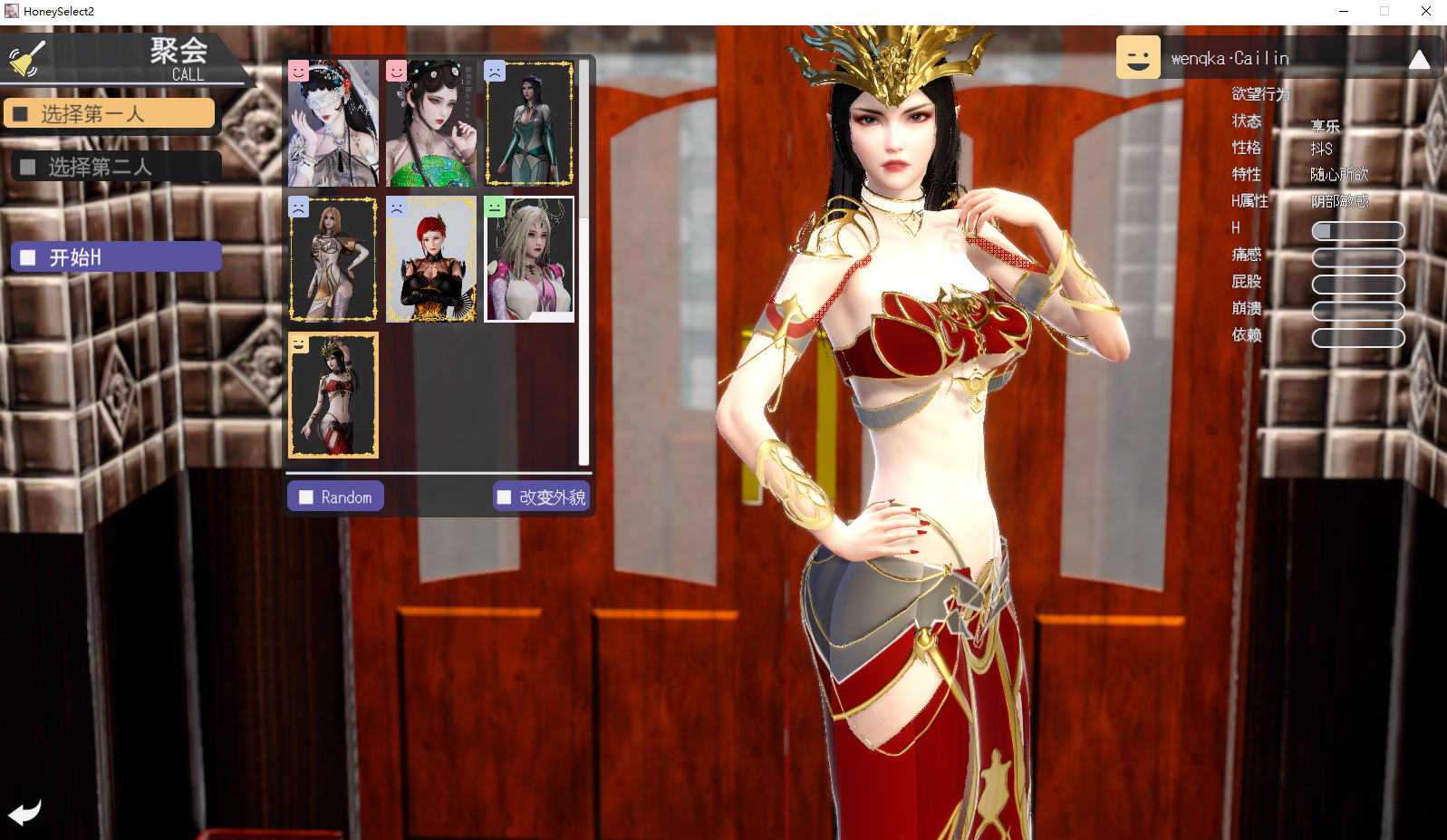
Task: Pick the red-haired character in black outfit
Action: (x=431, y=259)
